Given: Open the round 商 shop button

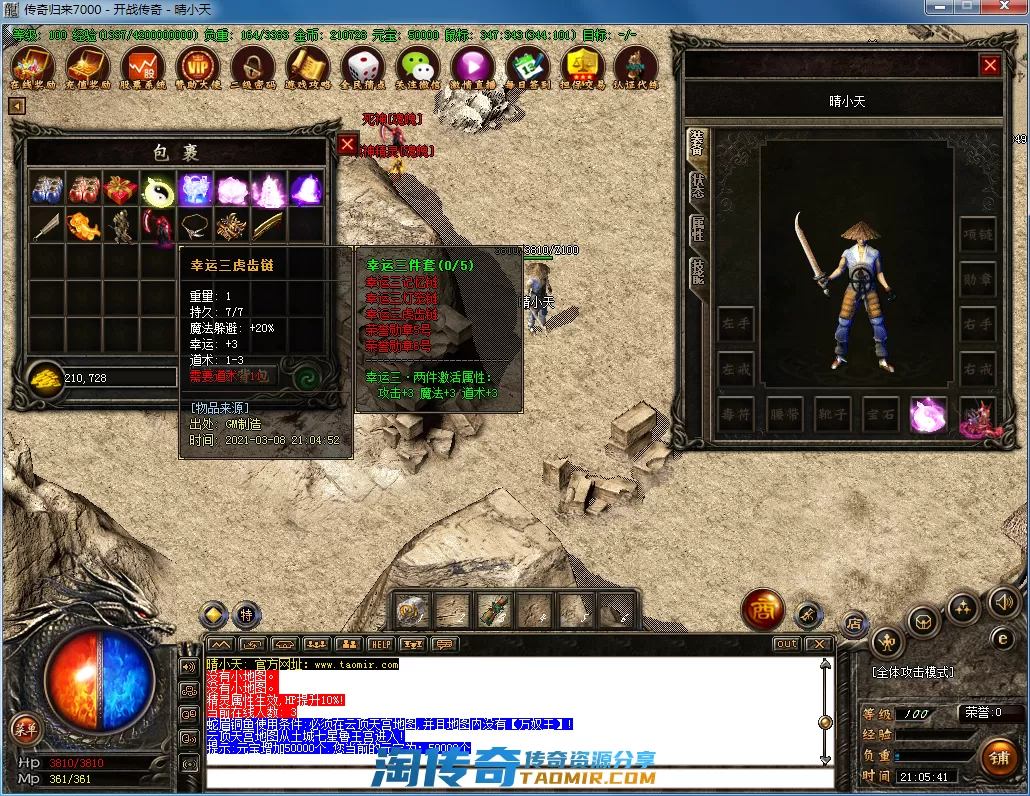Looking at the screenshot, I should (x=762, y=609).
